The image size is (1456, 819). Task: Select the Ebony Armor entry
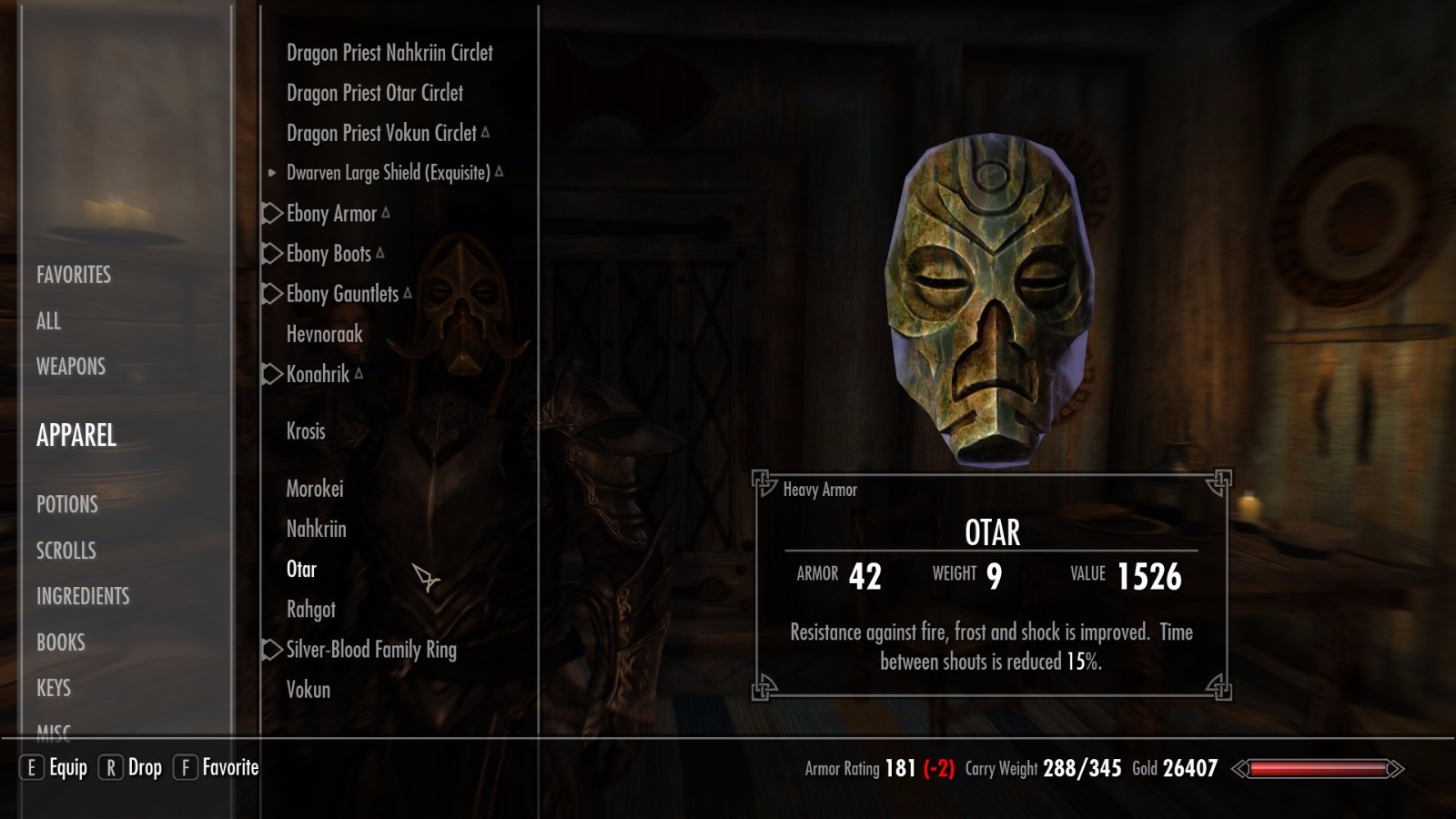tap(331, 214)
